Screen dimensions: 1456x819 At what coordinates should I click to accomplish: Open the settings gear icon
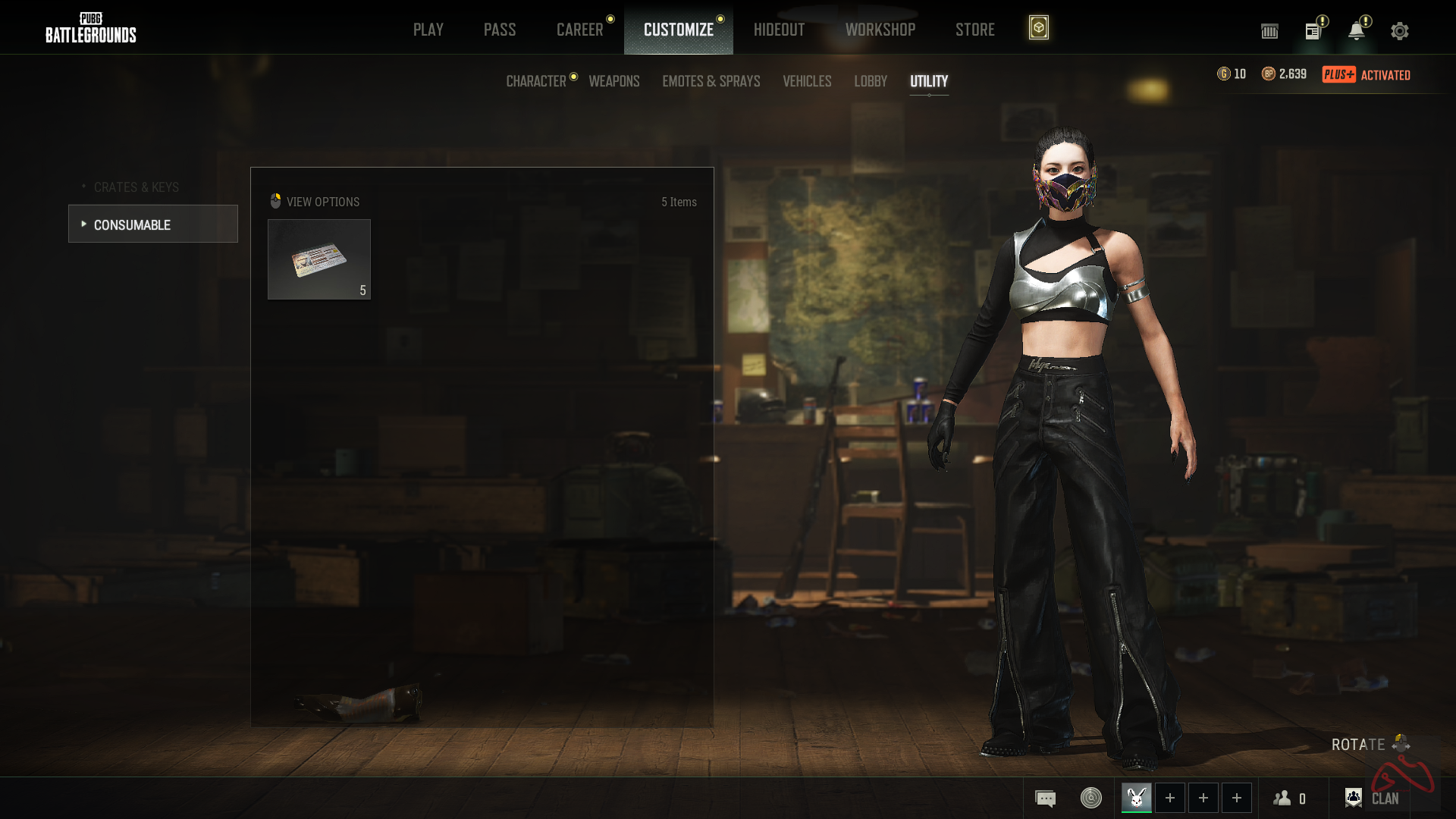[1399, 31]
